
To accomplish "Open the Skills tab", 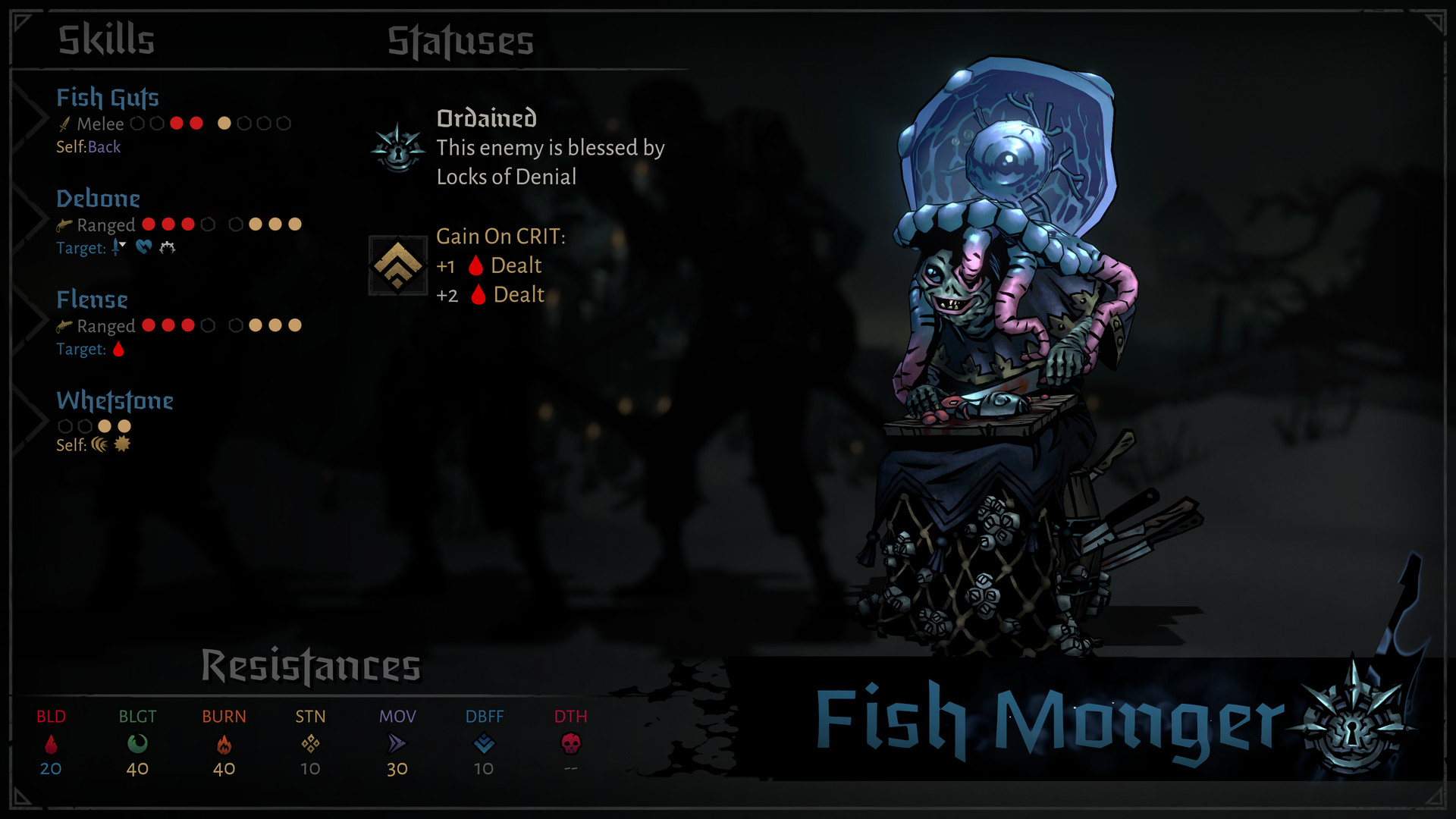I will (x=106, y=38).
